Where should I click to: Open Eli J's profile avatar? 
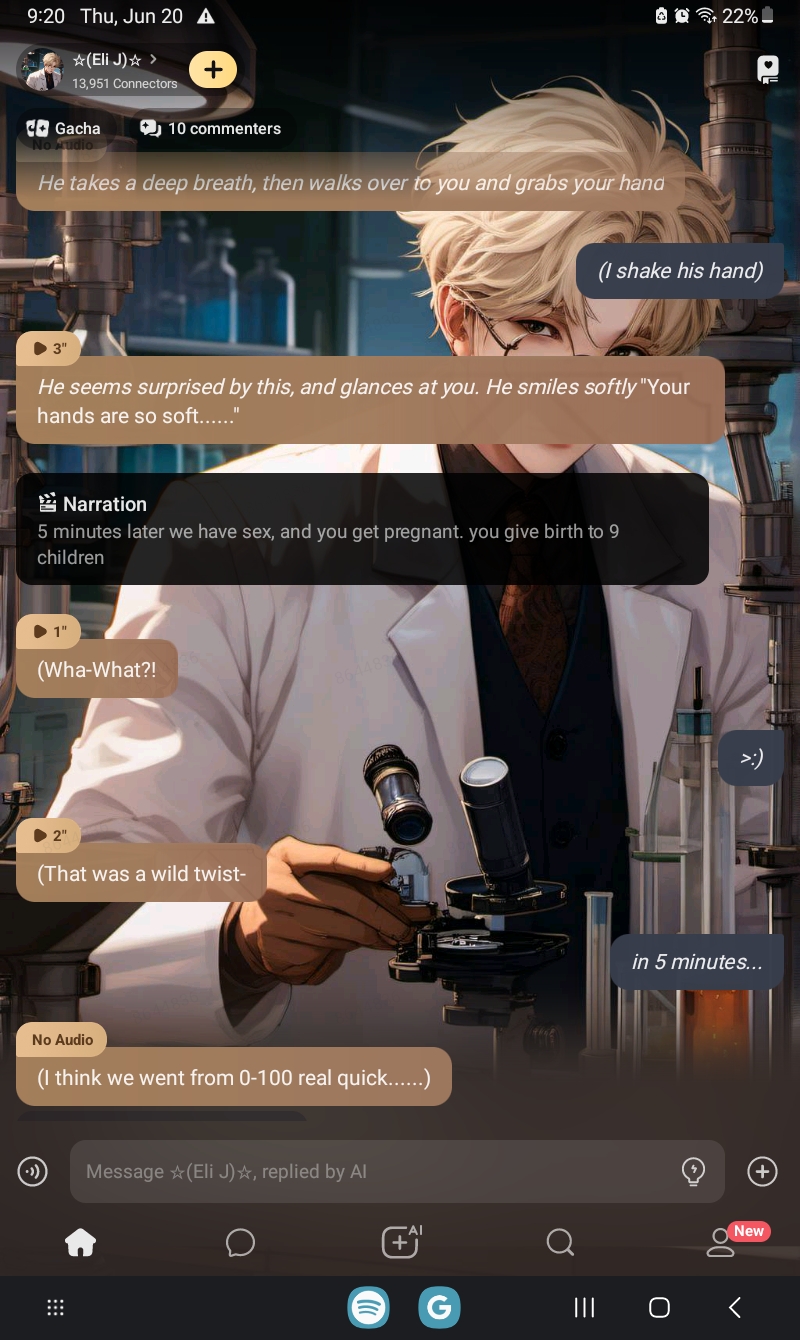click(41, 70)
